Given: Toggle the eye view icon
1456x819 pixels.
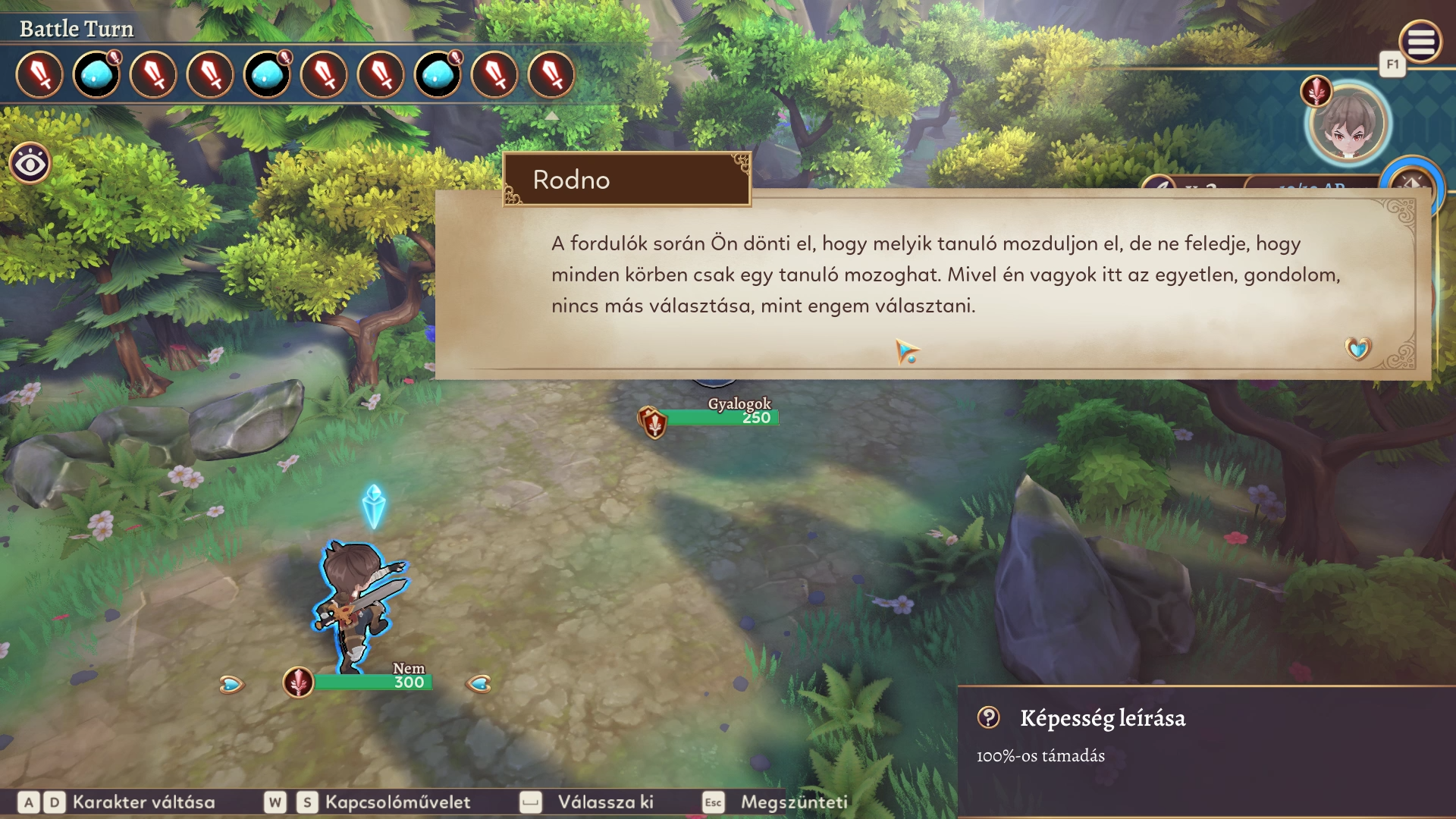Looking at the screenshot, I should click(30, 163).
